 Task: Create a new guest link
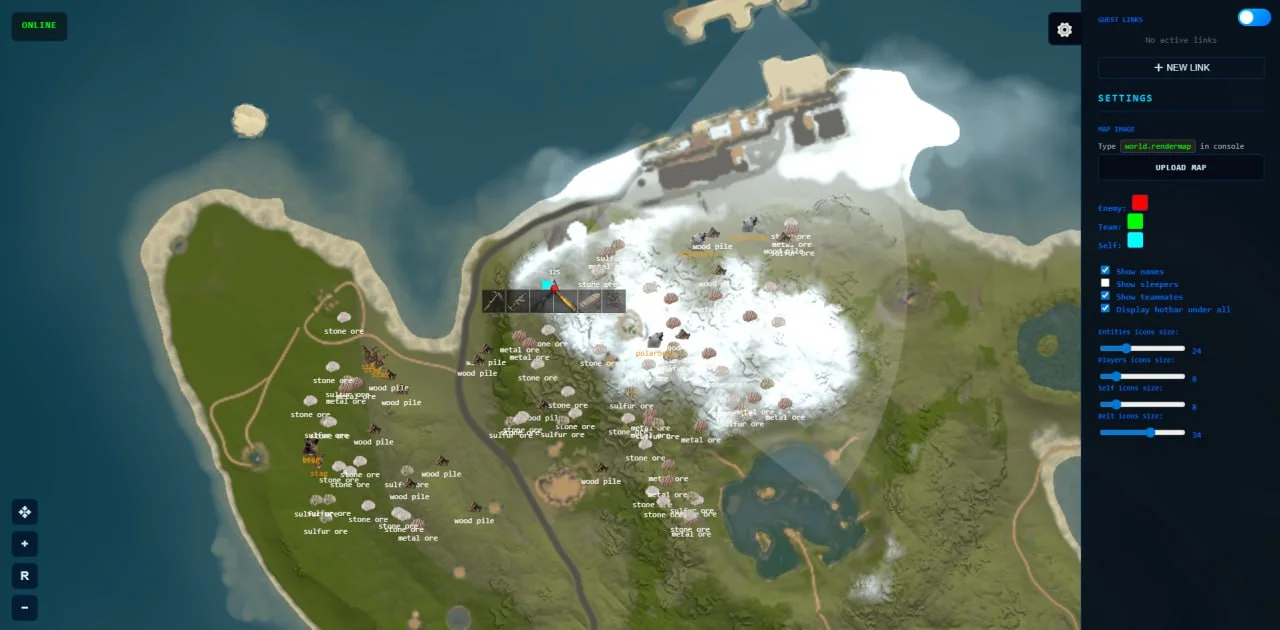click(1181, 67)
